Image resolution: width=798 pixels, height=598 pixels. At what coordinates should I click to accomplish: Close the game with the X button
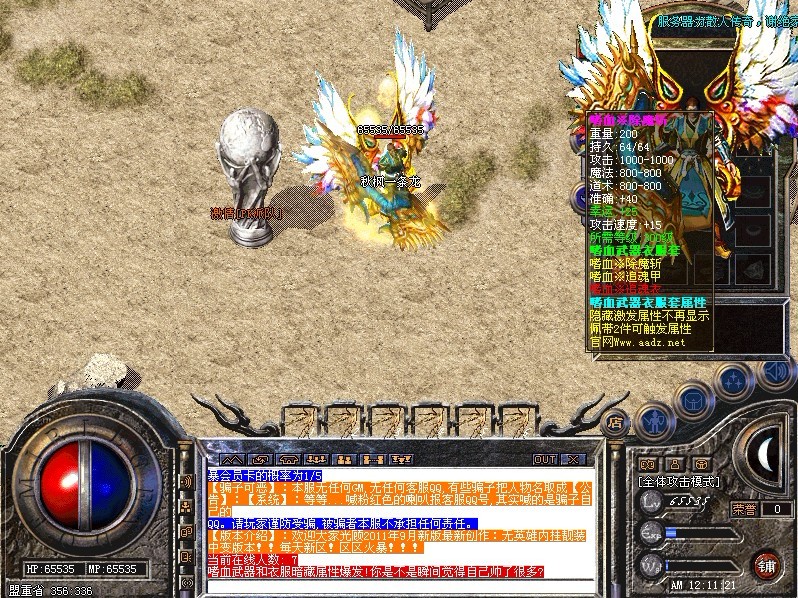coord(573,459)
